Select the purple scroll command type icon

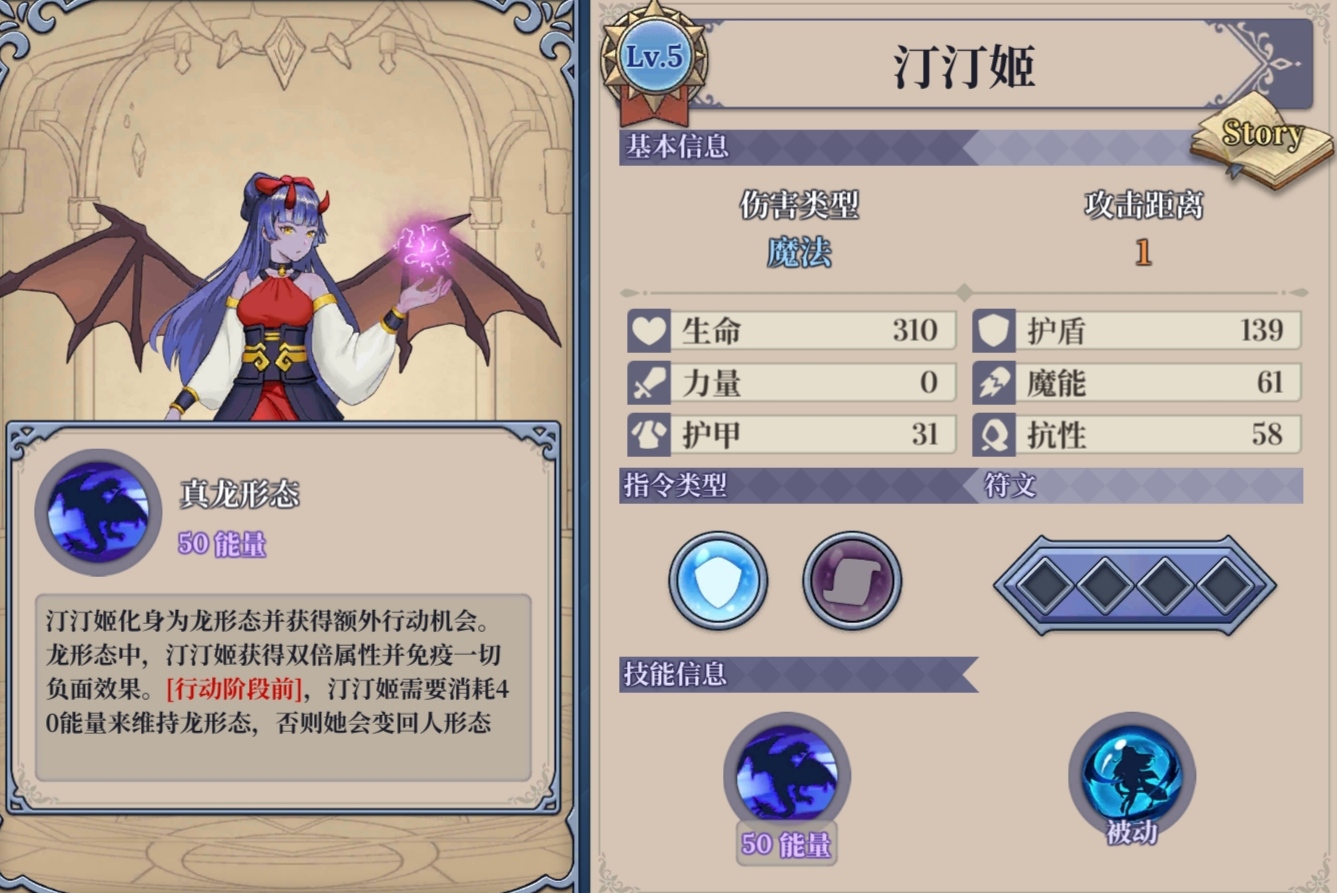click(852, 581)
